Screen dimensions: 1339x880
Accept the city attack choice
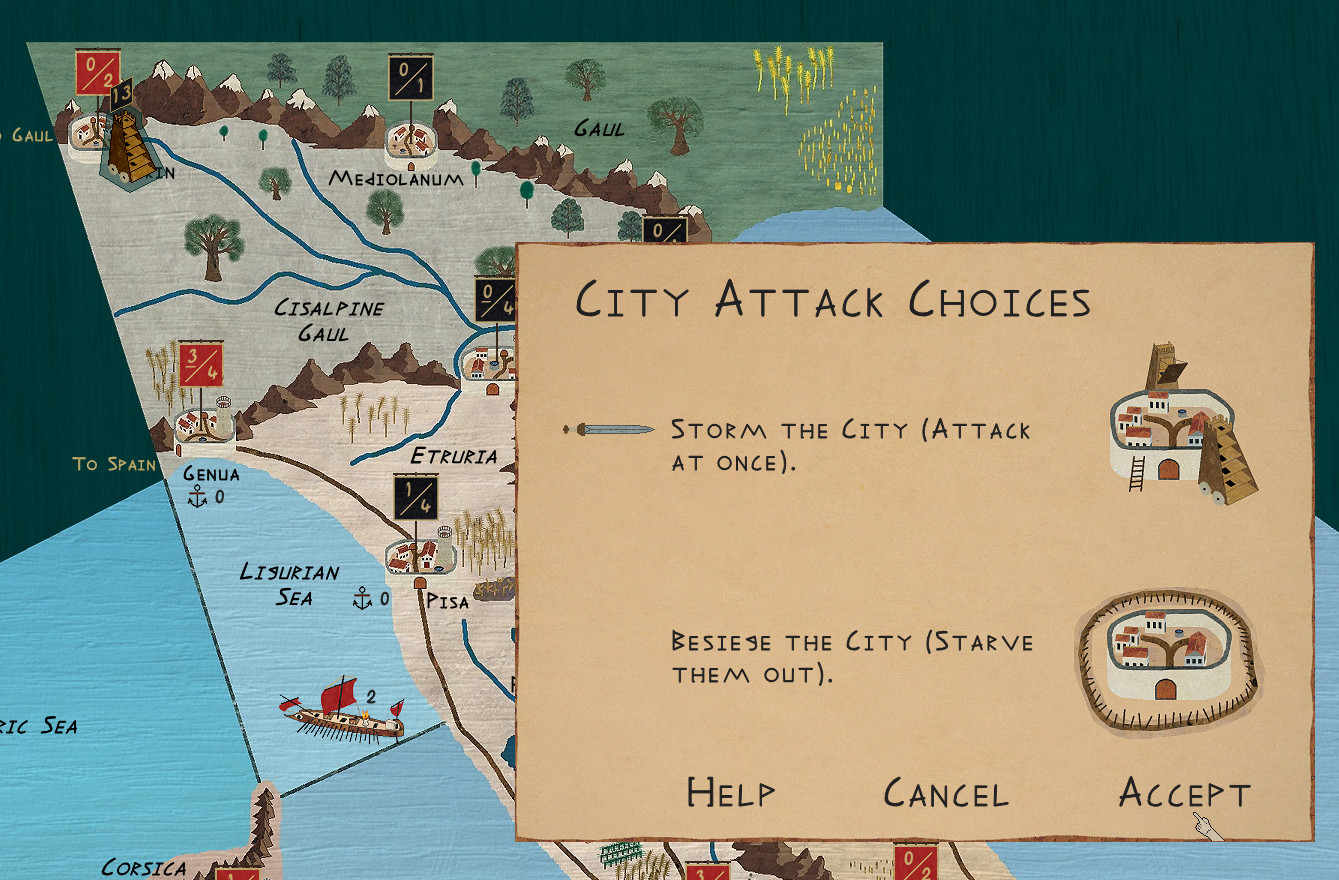point(1184,794)
